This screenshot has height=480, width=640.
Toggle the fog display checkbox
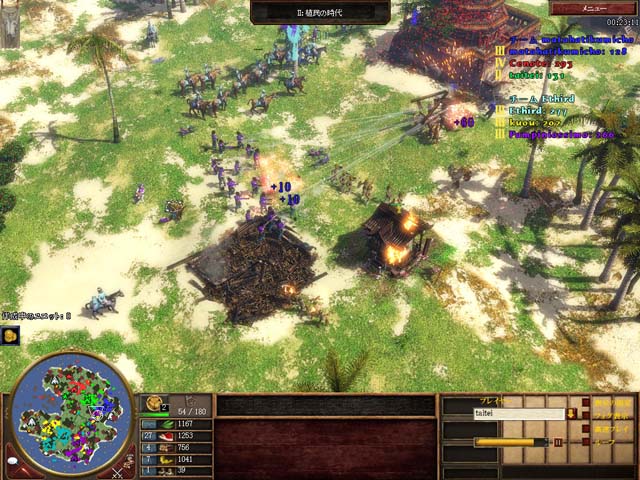(585, 414)
